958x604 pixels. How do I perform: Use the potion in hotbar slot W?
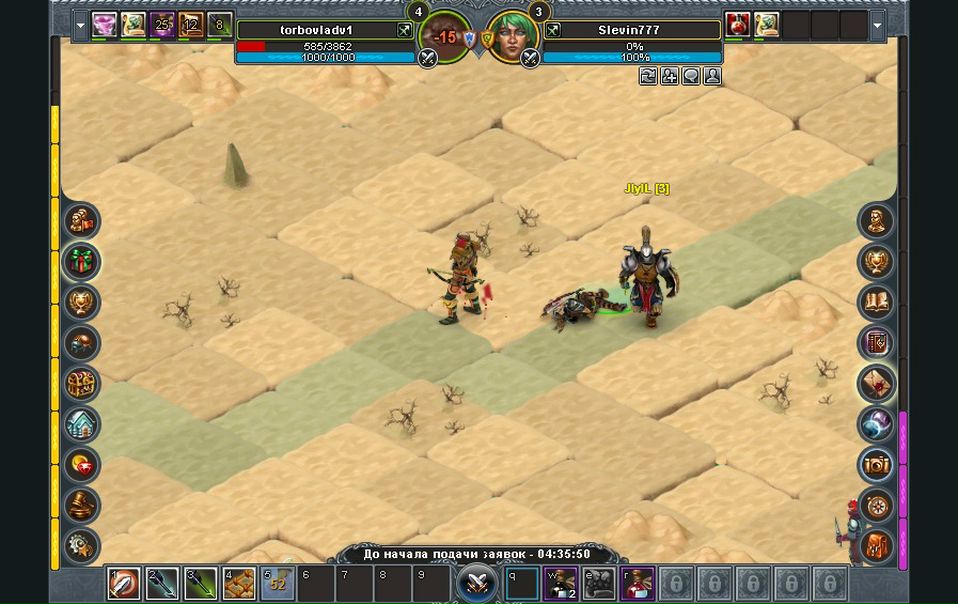tap(560, 583)
